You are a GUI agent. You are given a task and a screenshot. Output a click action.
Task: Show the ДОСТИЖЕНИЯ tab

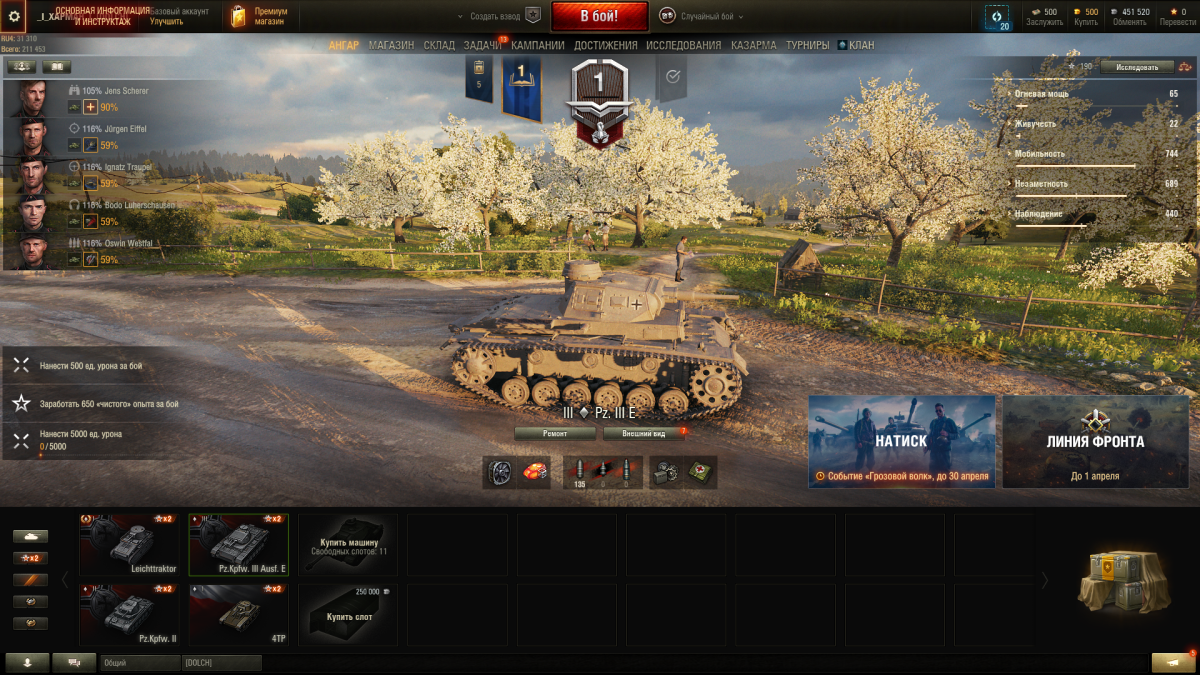606,45
